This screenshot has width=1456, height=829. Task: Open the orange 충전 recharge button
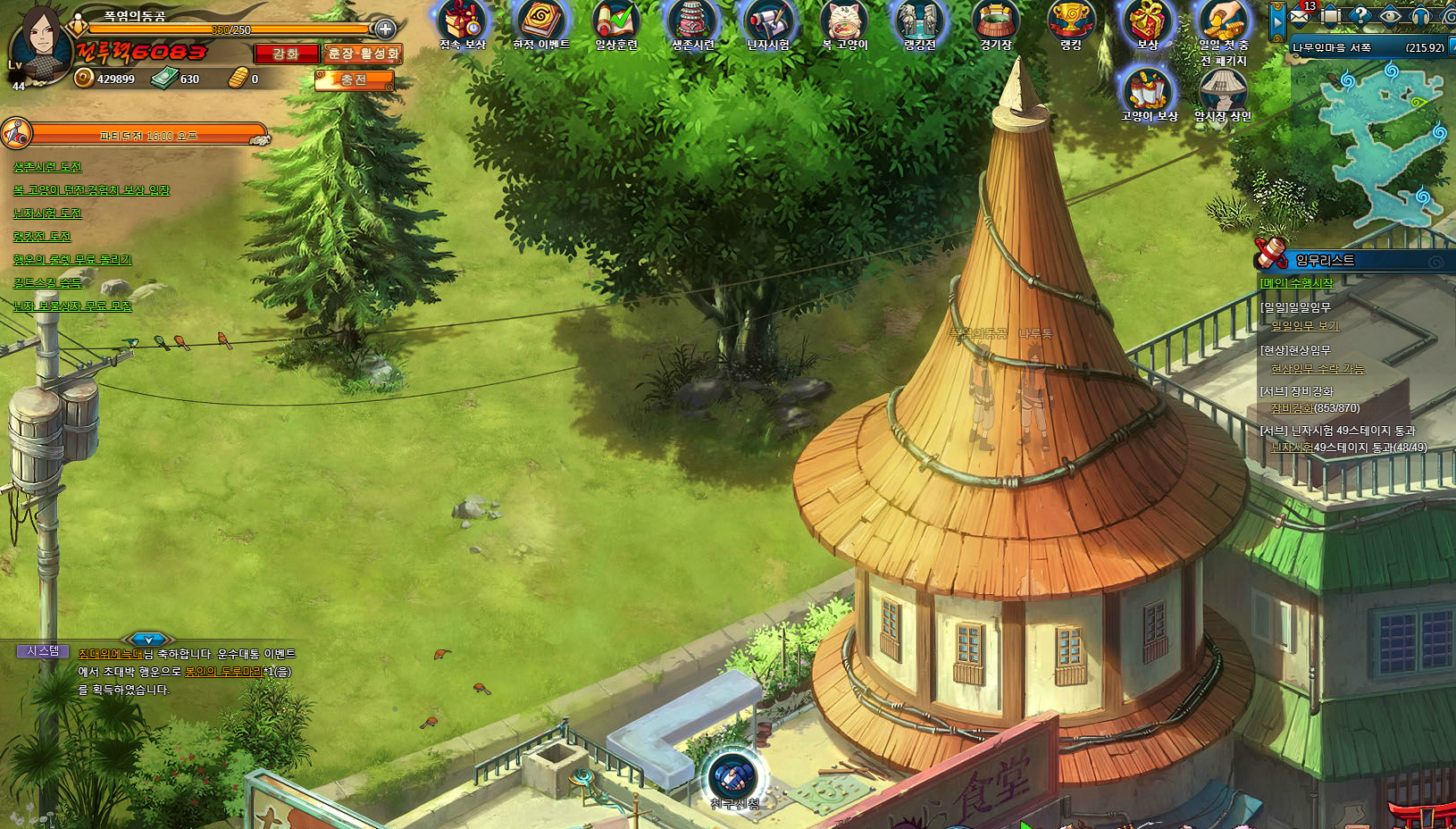[354, 80]
